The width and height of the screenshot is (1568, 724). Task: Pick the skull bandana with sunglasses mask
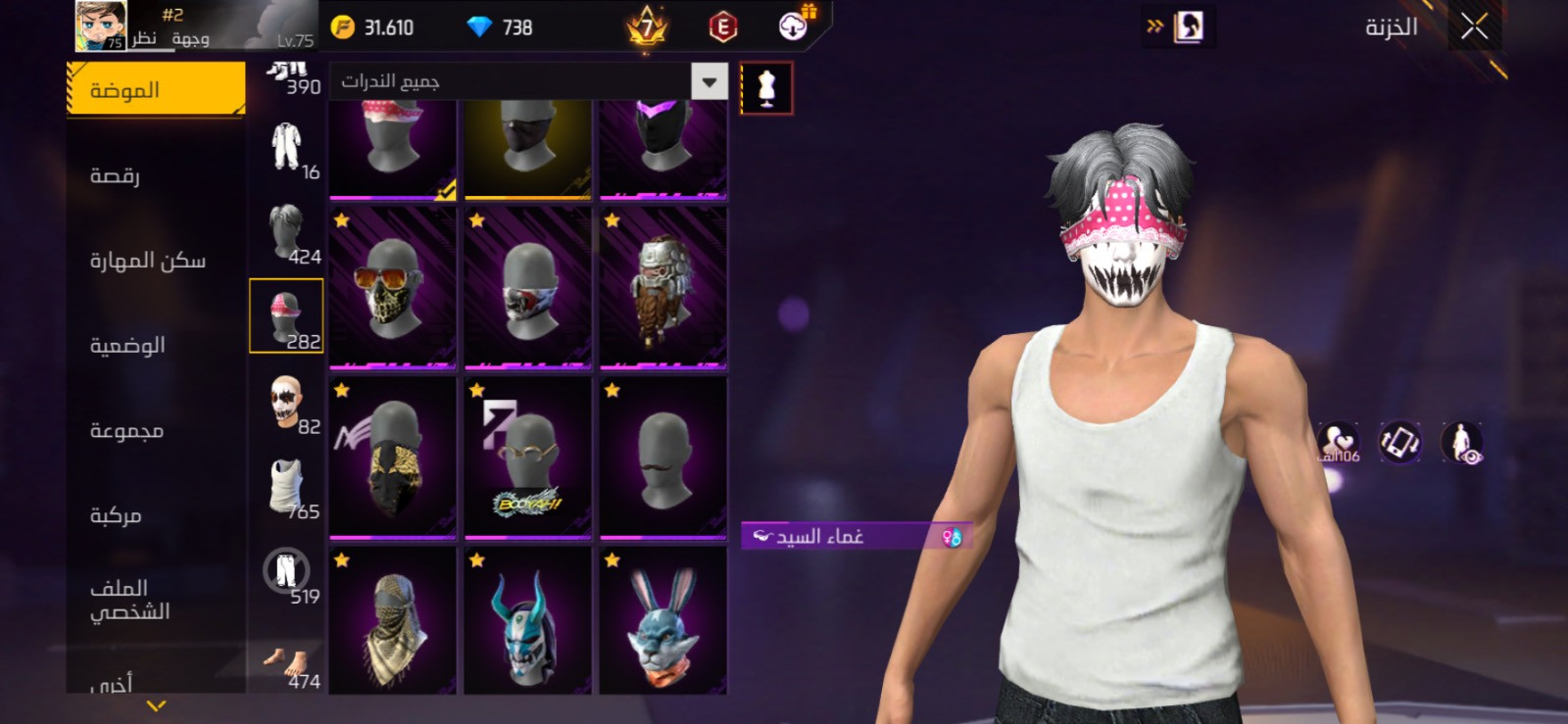393,288
